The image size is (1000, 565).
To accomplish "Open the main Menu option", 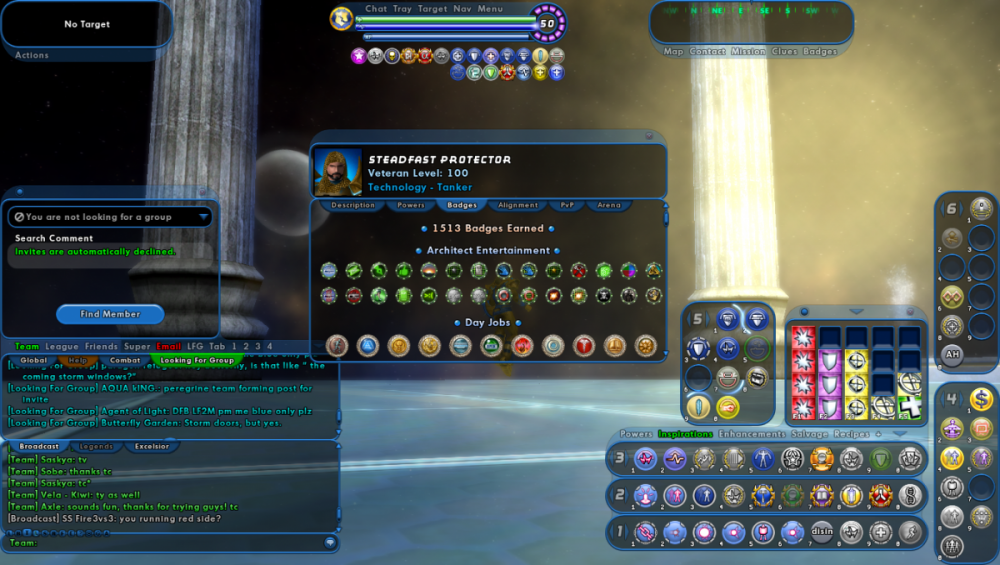I will (490, 9).
